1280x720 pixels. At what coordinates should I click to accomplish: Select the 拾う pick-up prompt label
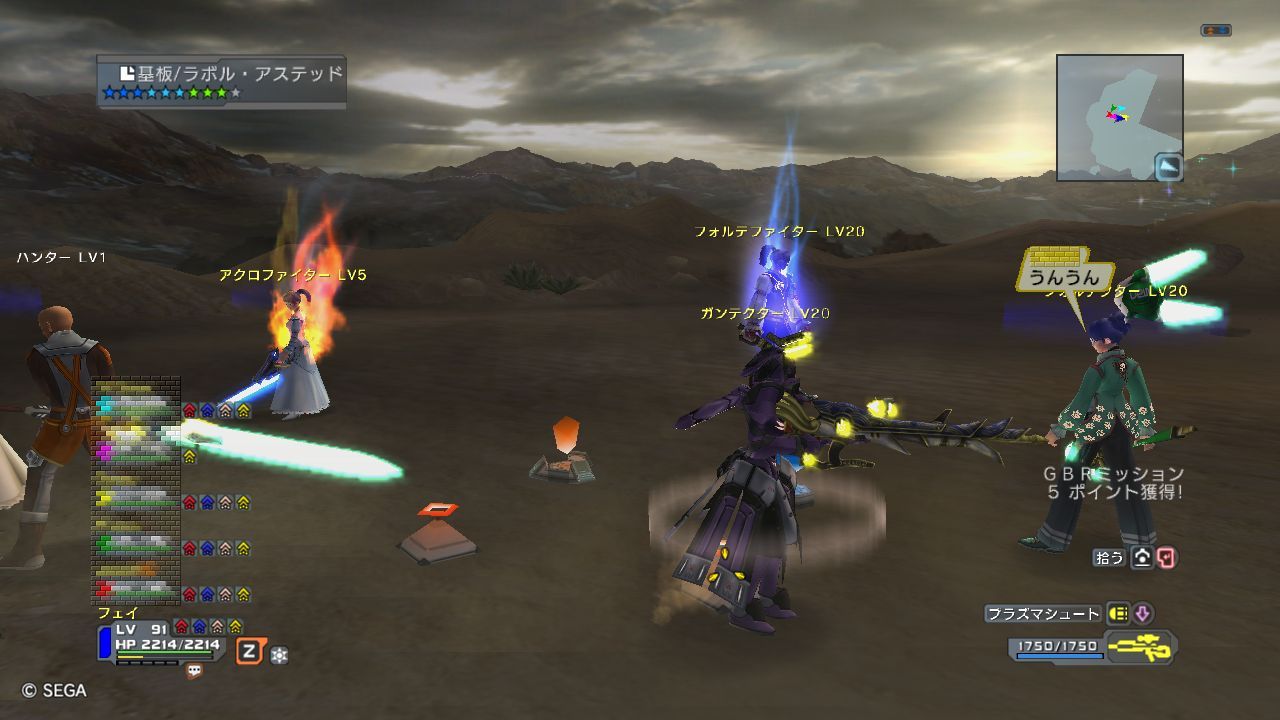pyautogui.click(x=1109, y=558)
